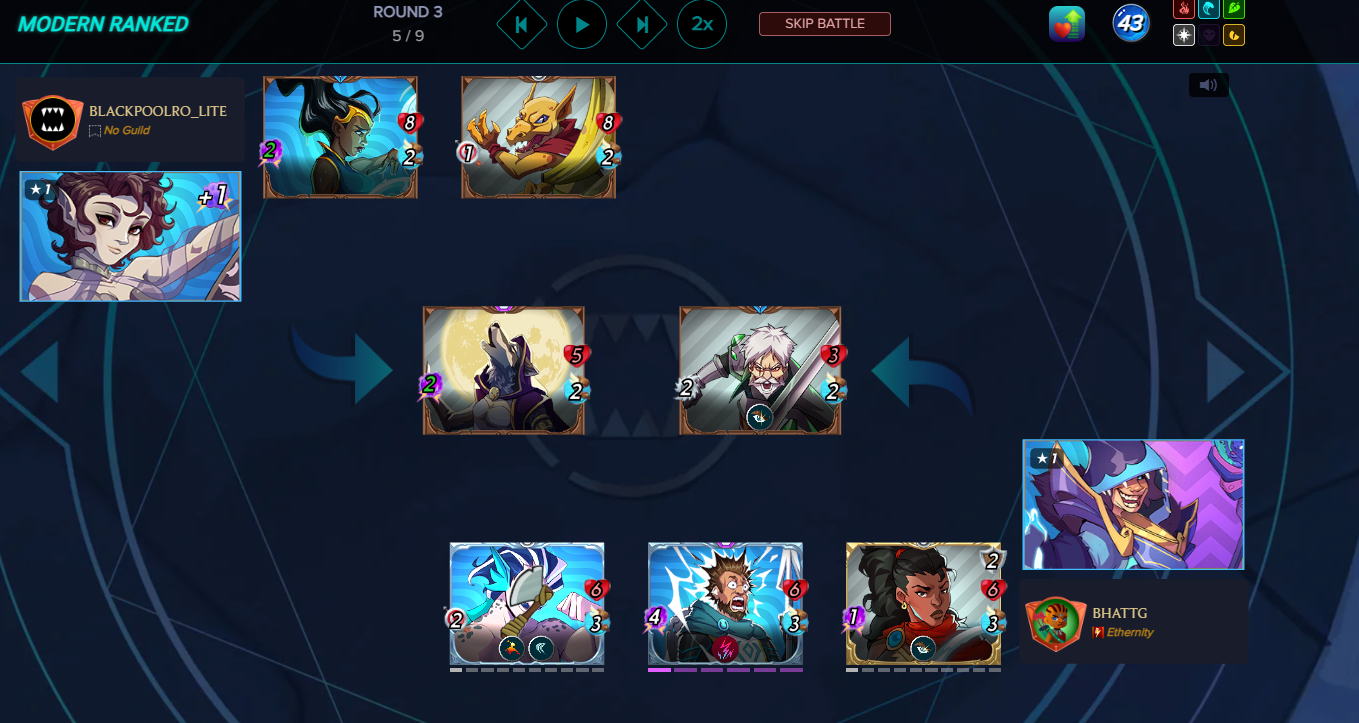
Task: Toggle the sound speaker button
Action: [1208, 85]
